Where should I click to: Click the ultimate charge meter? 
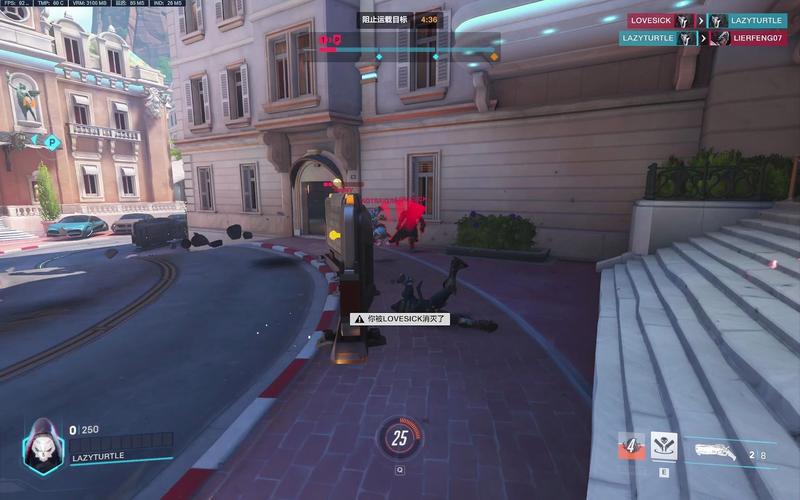pos(399,438)
